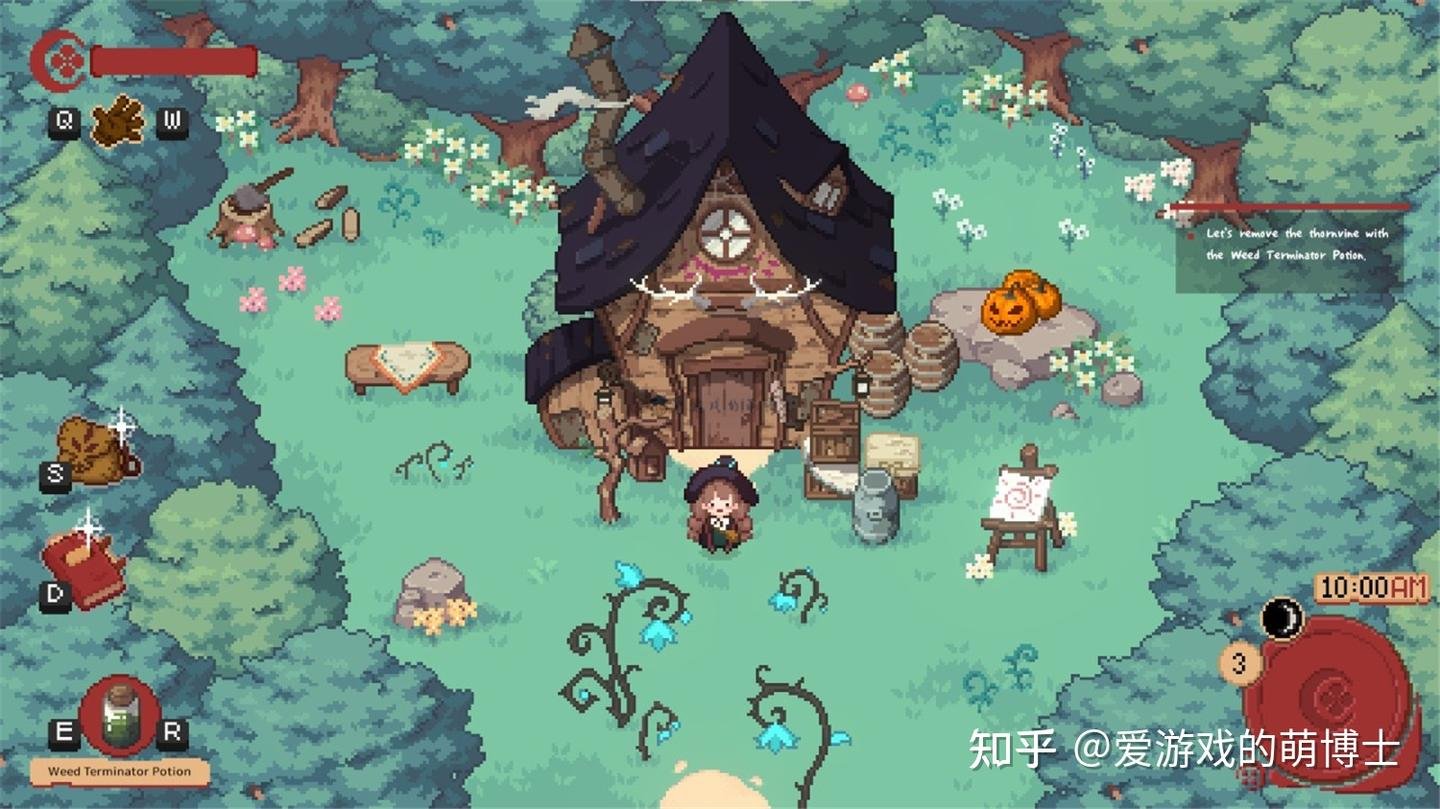Open the empty W item slot
This screenshot has width=1440, height=809.
point(172,122)
